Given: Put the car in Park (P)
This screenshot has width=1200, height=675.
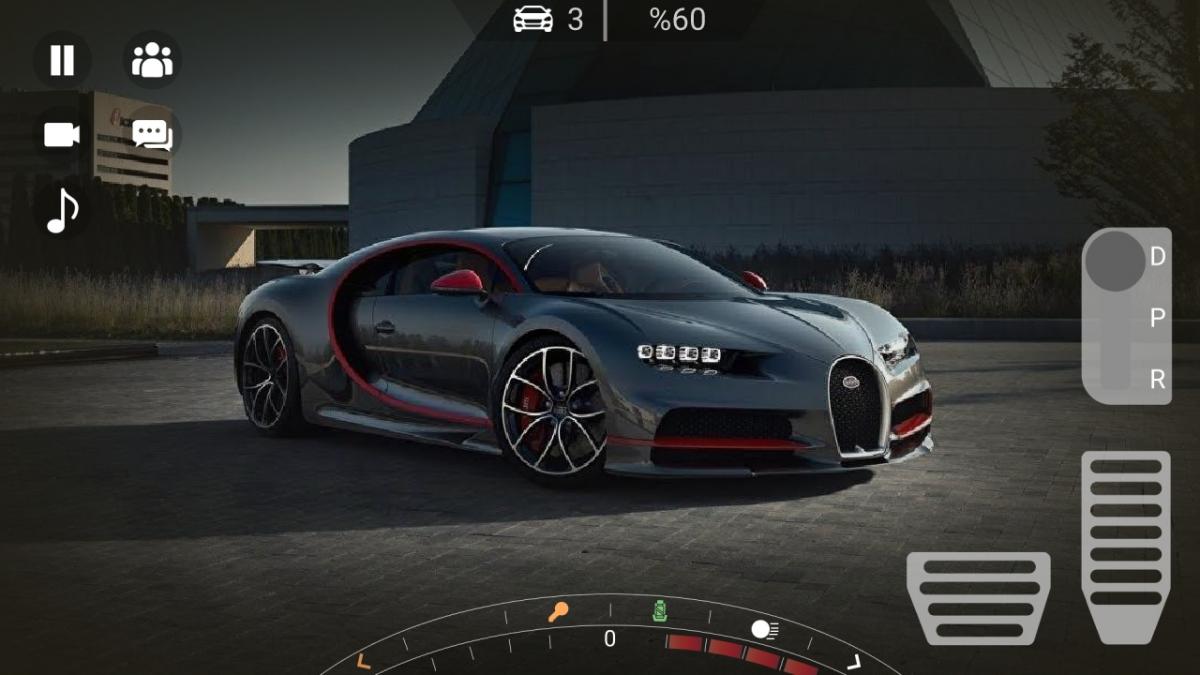Looking at the screenshot, I should 1157,318.
